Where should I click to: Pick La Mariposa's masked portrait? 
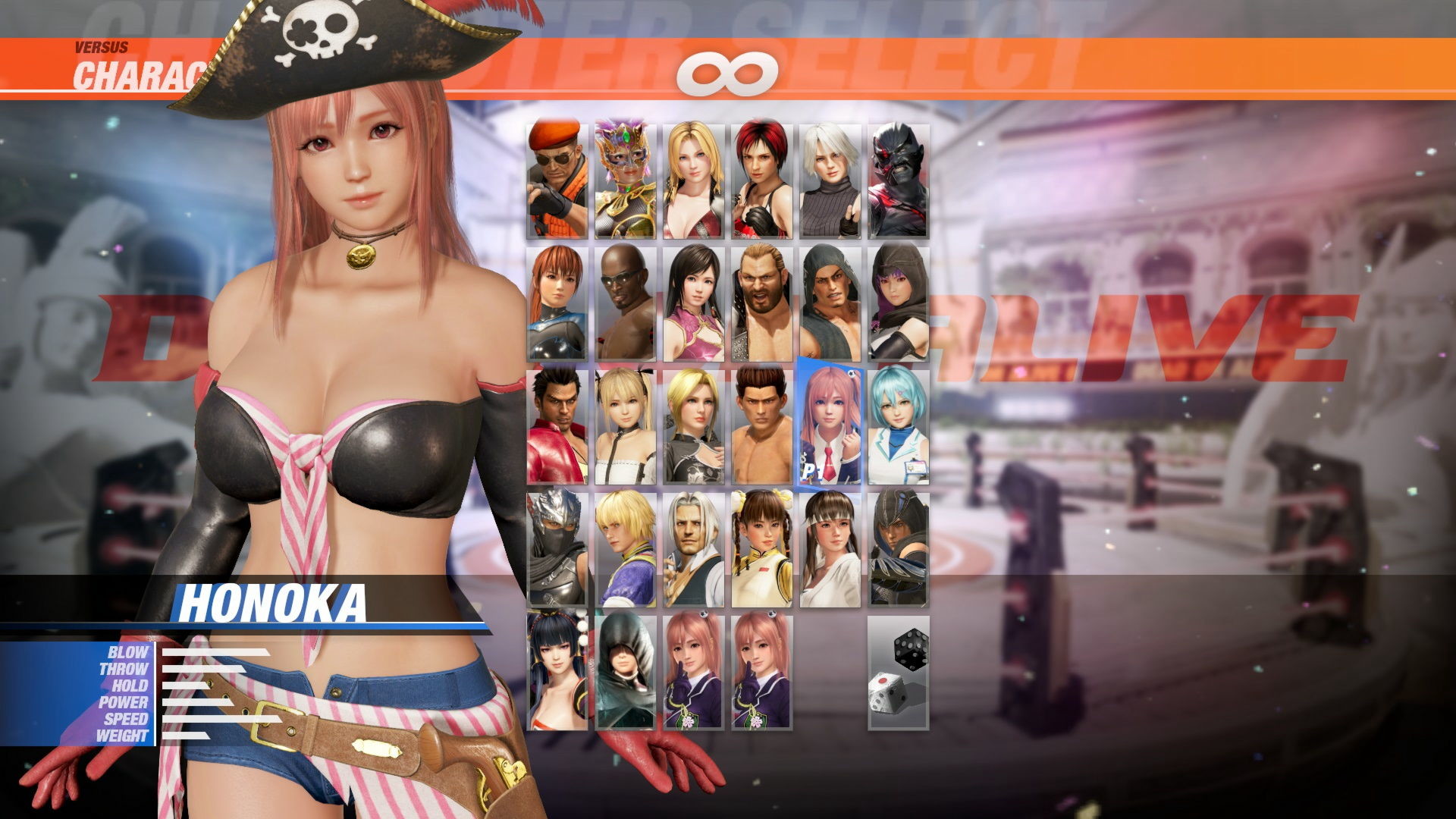625,174
